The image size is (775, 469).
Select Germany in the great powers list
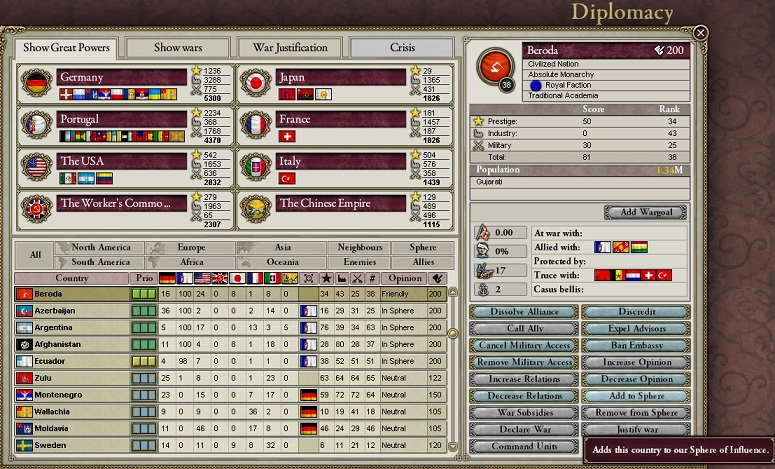click(x=122, y=77)
